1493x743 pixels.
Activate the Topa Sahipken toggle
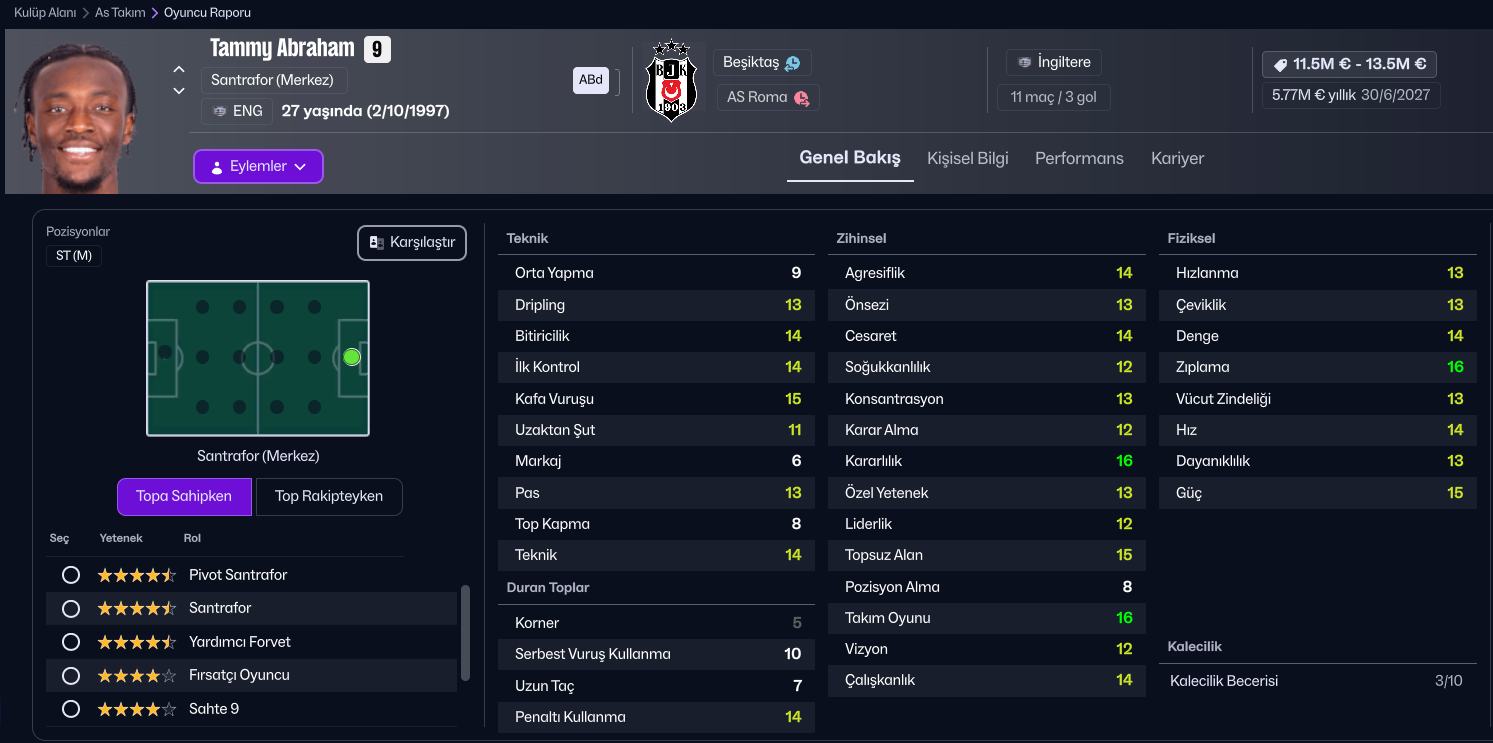click(184, 496)
